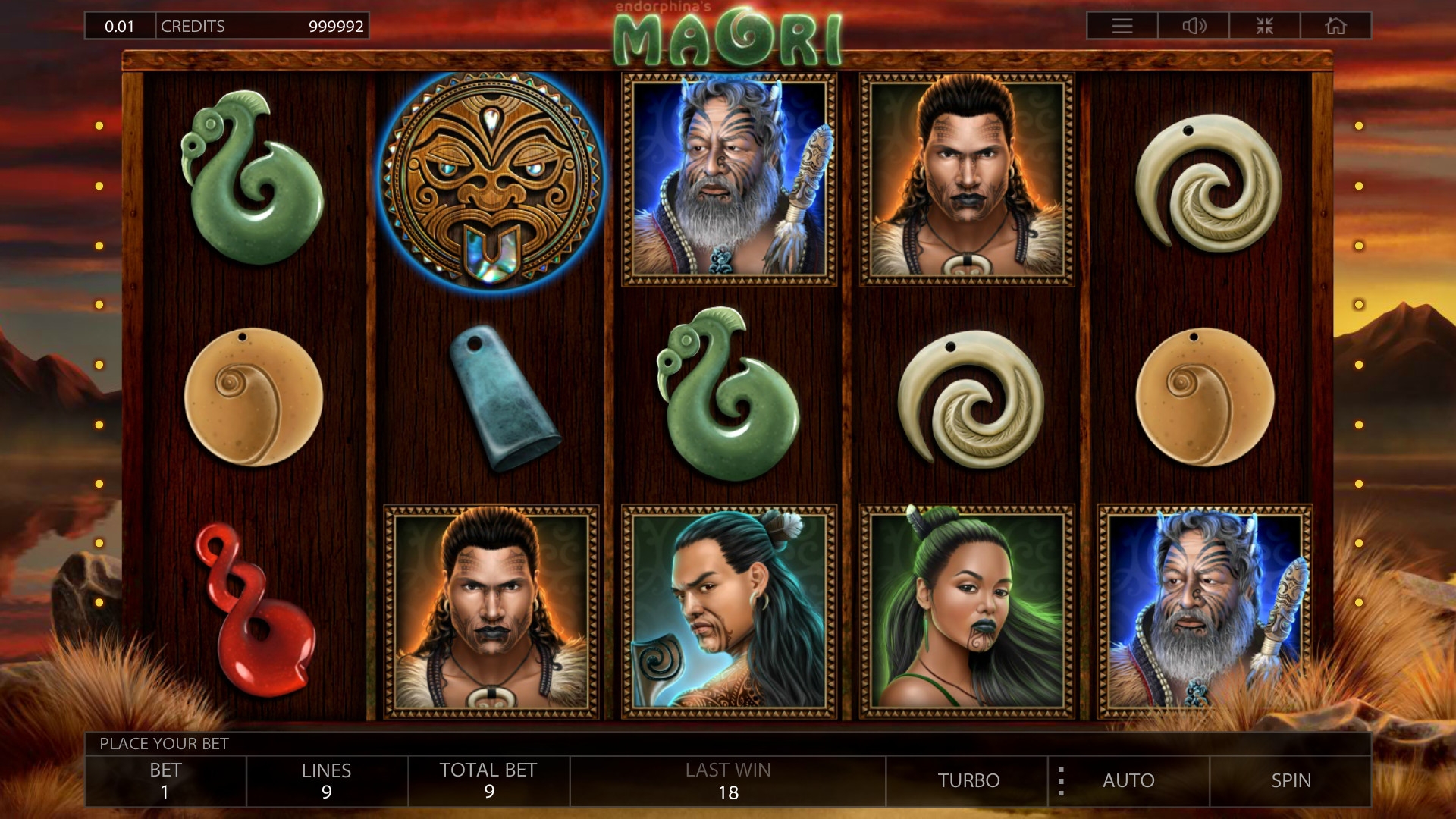Adjust the number of LINES
1456x819 pixels.
[x=327, y=780]
